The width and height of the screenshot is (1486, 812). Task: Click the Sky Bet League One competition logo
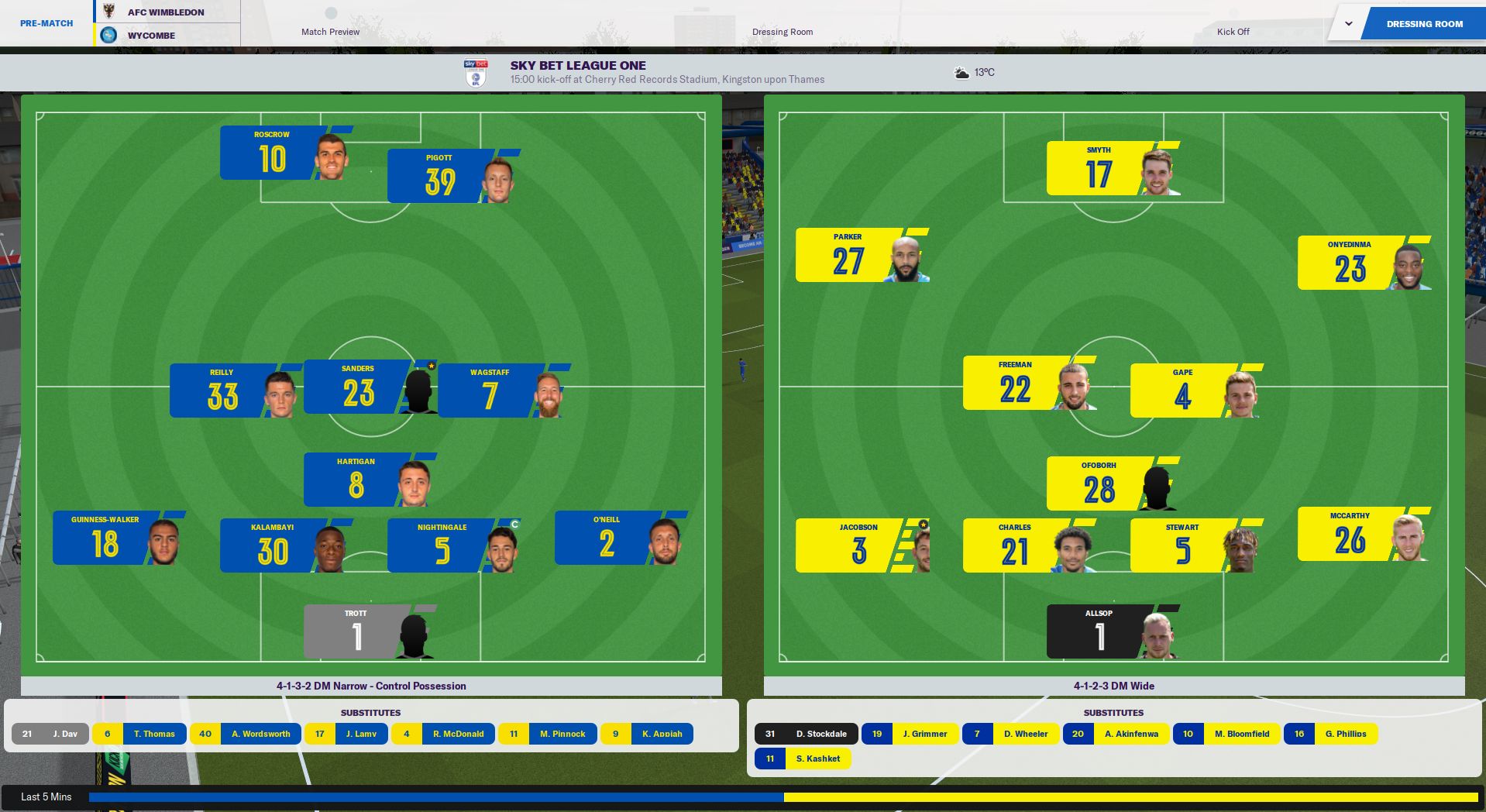click(x=475, y=71)
